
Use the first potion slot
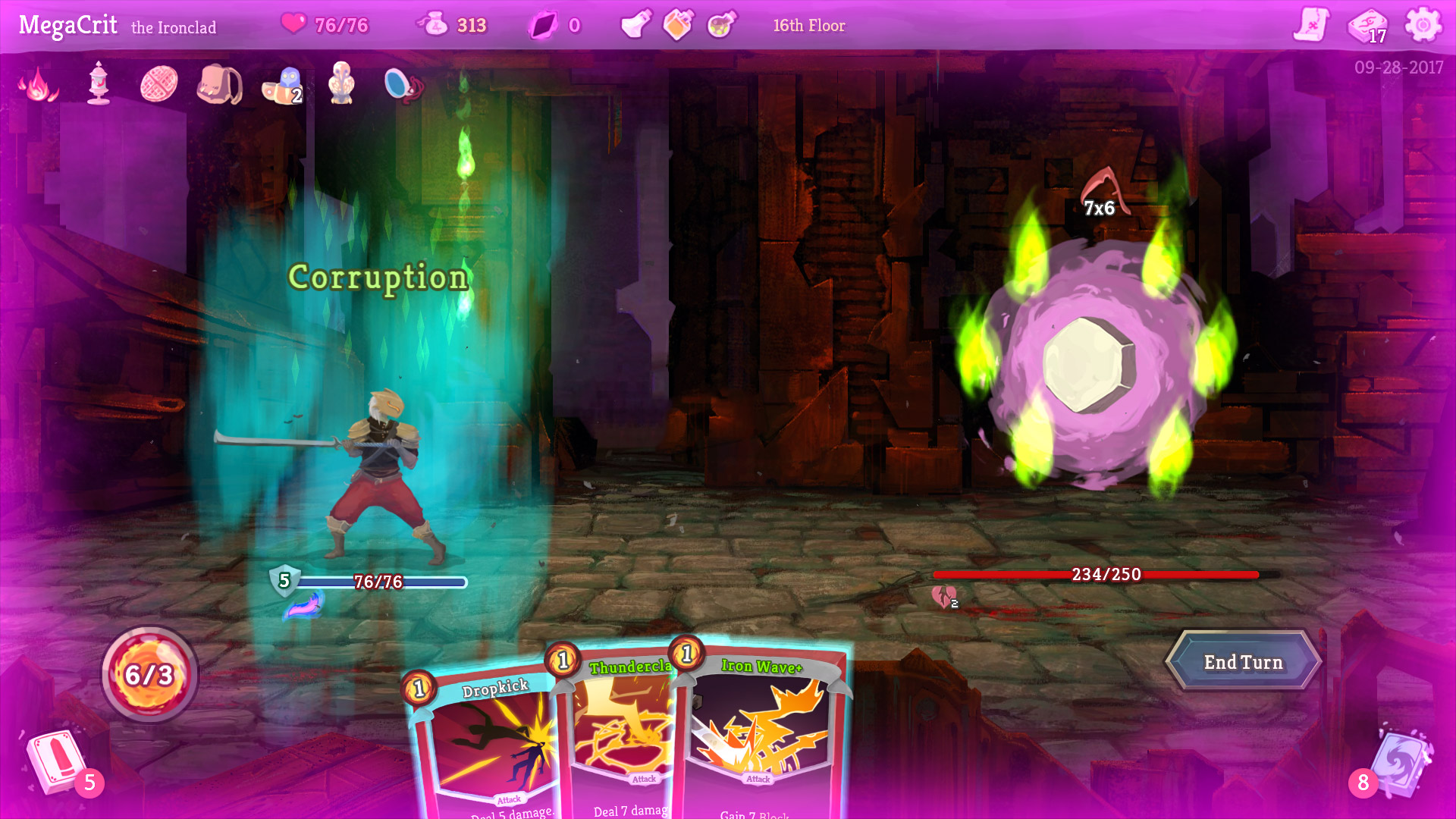(x=635, y=25)
